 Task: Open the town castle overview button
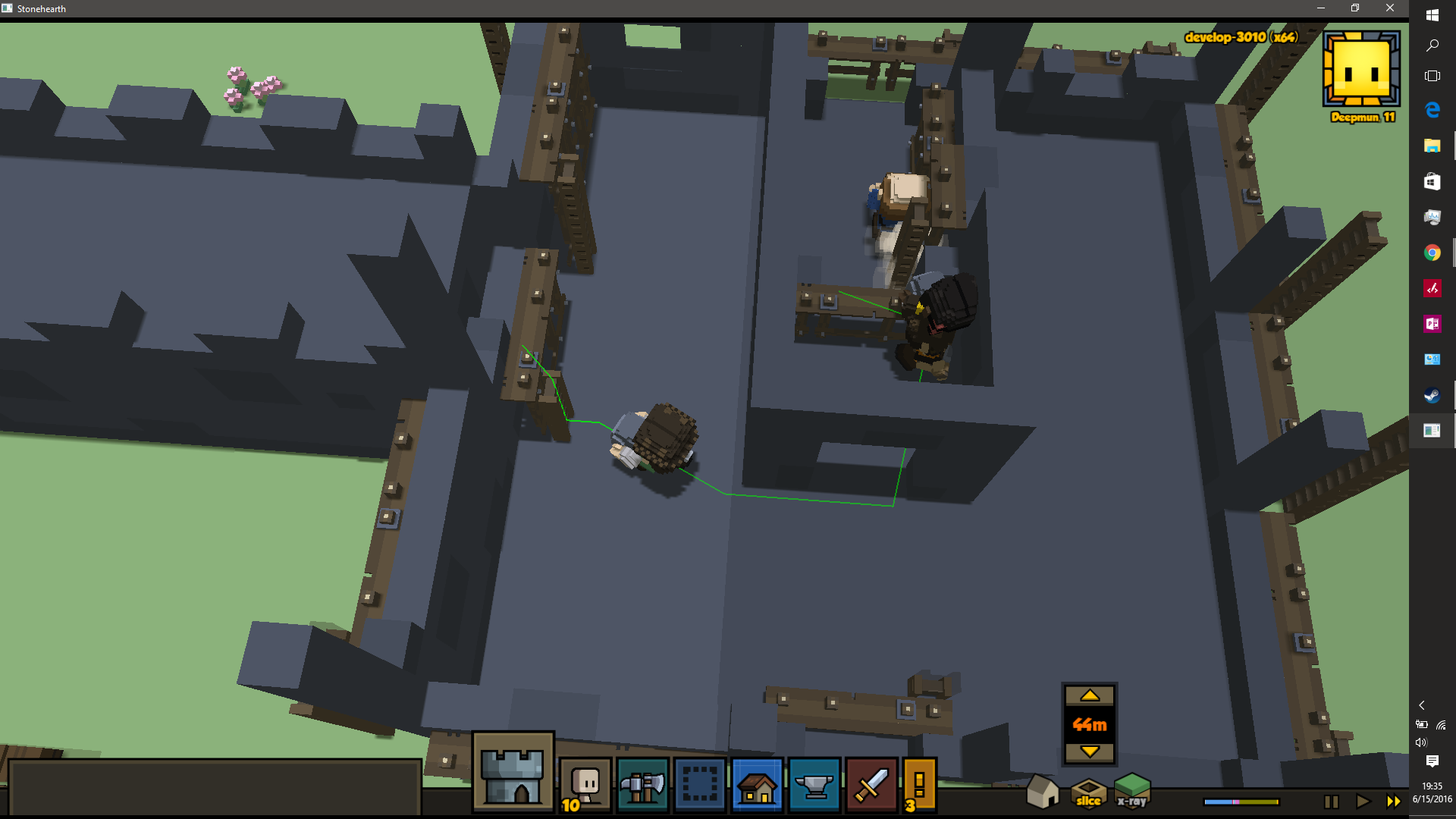[513, 773]
